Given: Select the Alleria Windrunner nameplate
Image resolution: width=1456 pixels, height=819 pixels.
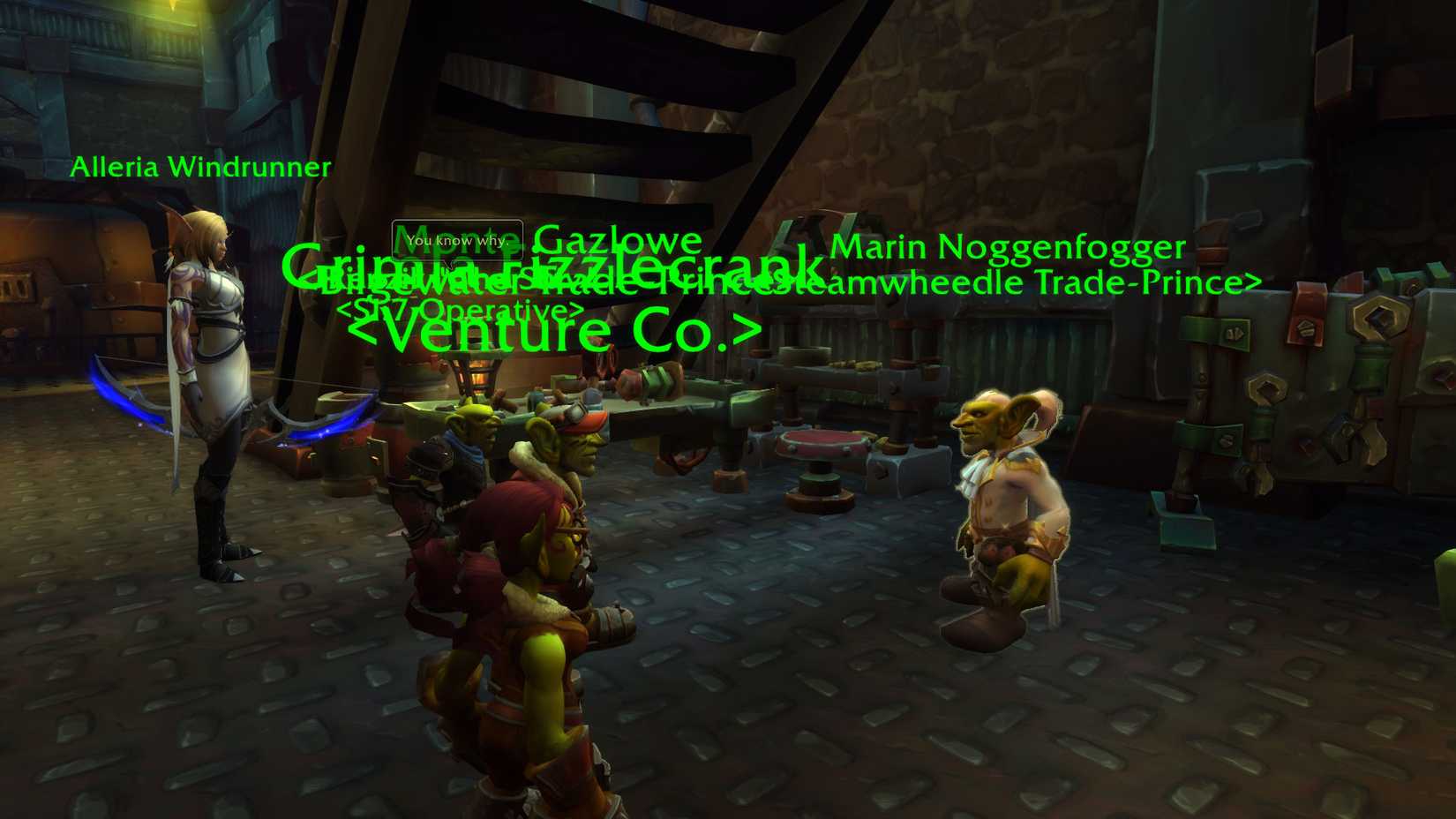Looking at the screenshot, I should (201, 166).
